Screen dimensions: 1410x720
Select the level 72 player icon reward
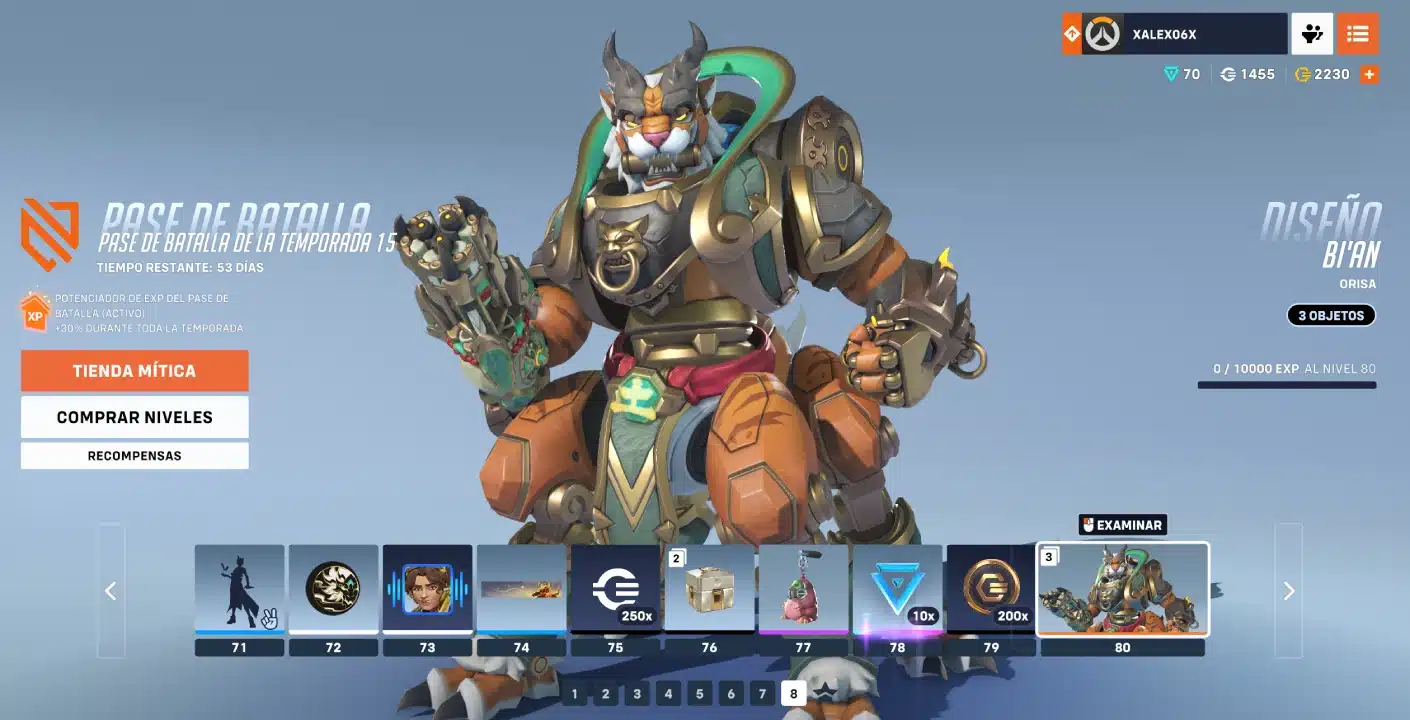333,589
